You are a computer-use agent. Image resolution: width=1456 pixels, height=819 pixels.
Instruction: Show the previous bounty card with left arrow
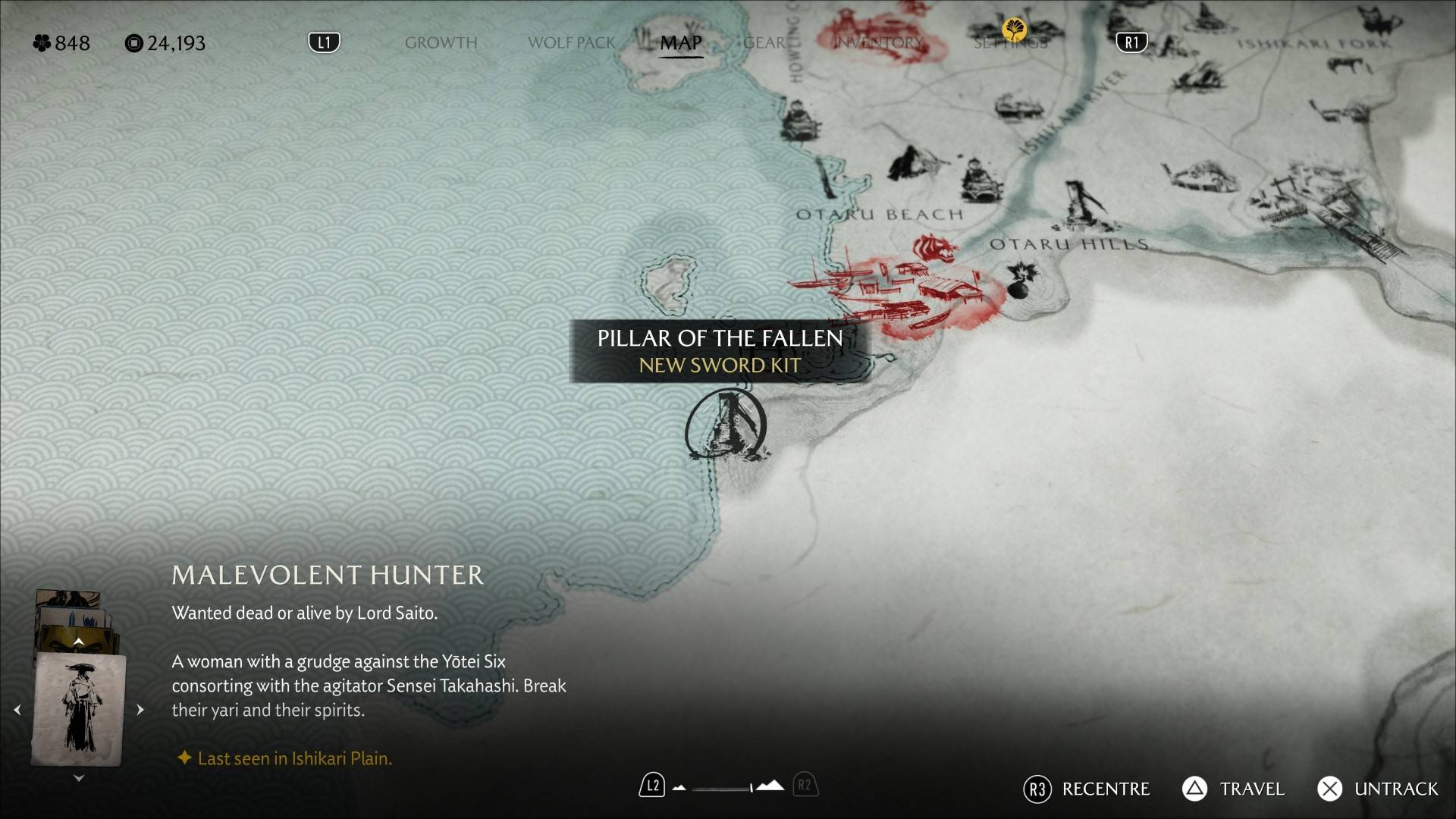17,710
